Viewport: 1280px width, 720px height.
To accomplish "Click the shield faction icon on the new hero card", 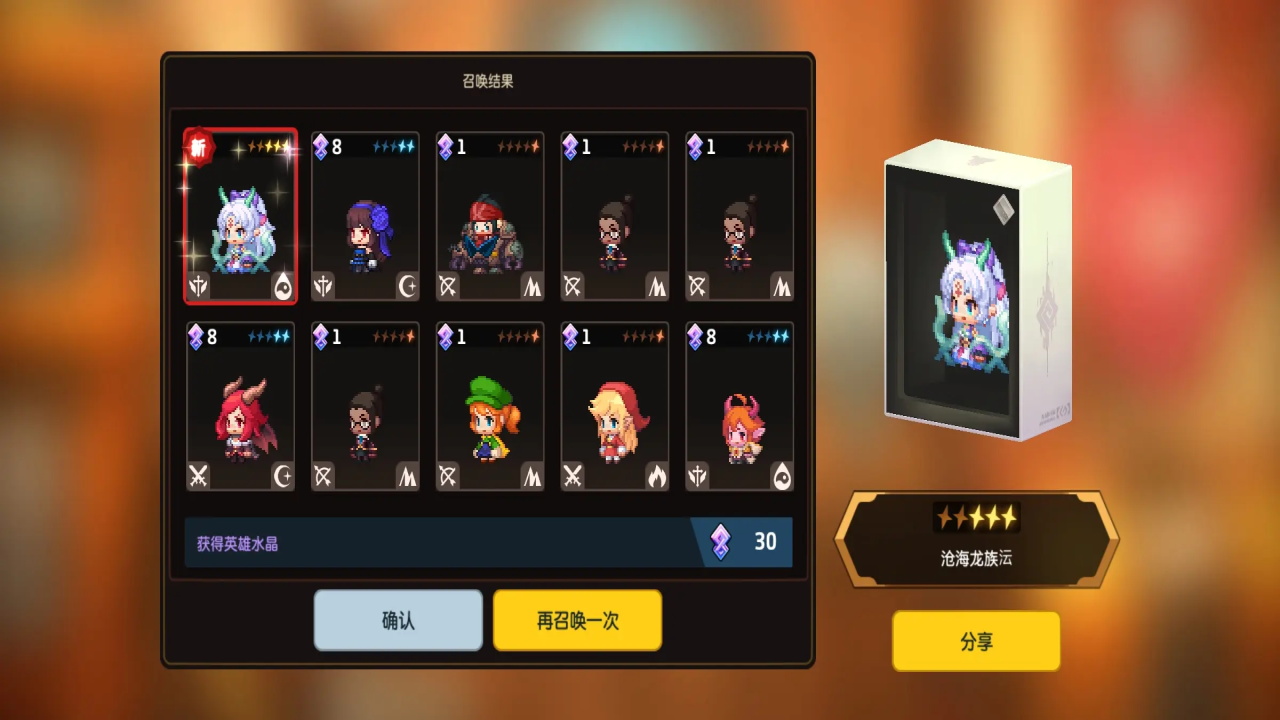I will [197, 289].
